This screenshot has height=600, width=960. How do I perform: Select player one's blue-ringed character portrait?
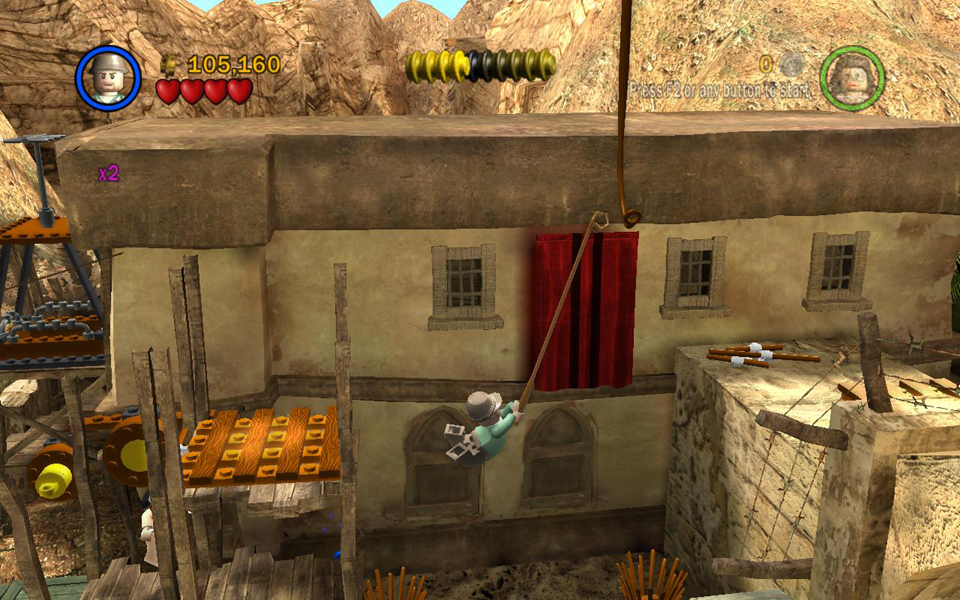click(x=107, y=78)
